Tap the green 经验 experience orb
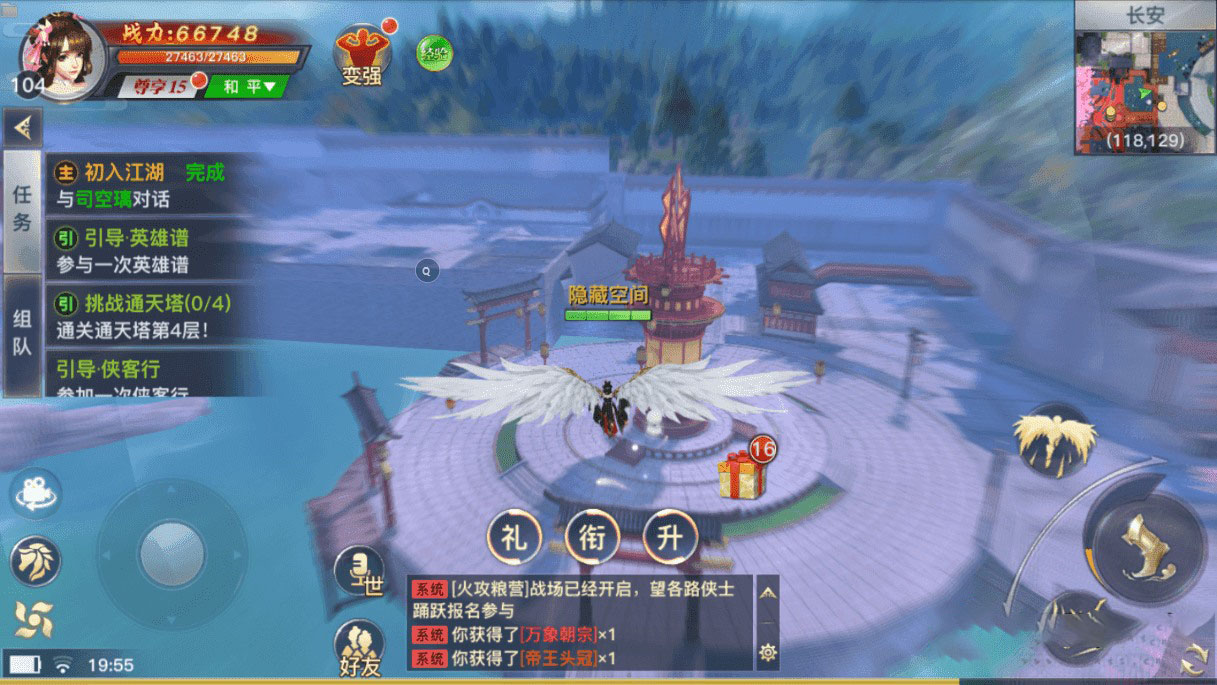Screen dimensions: 1217x685 [x=434, y=52]
